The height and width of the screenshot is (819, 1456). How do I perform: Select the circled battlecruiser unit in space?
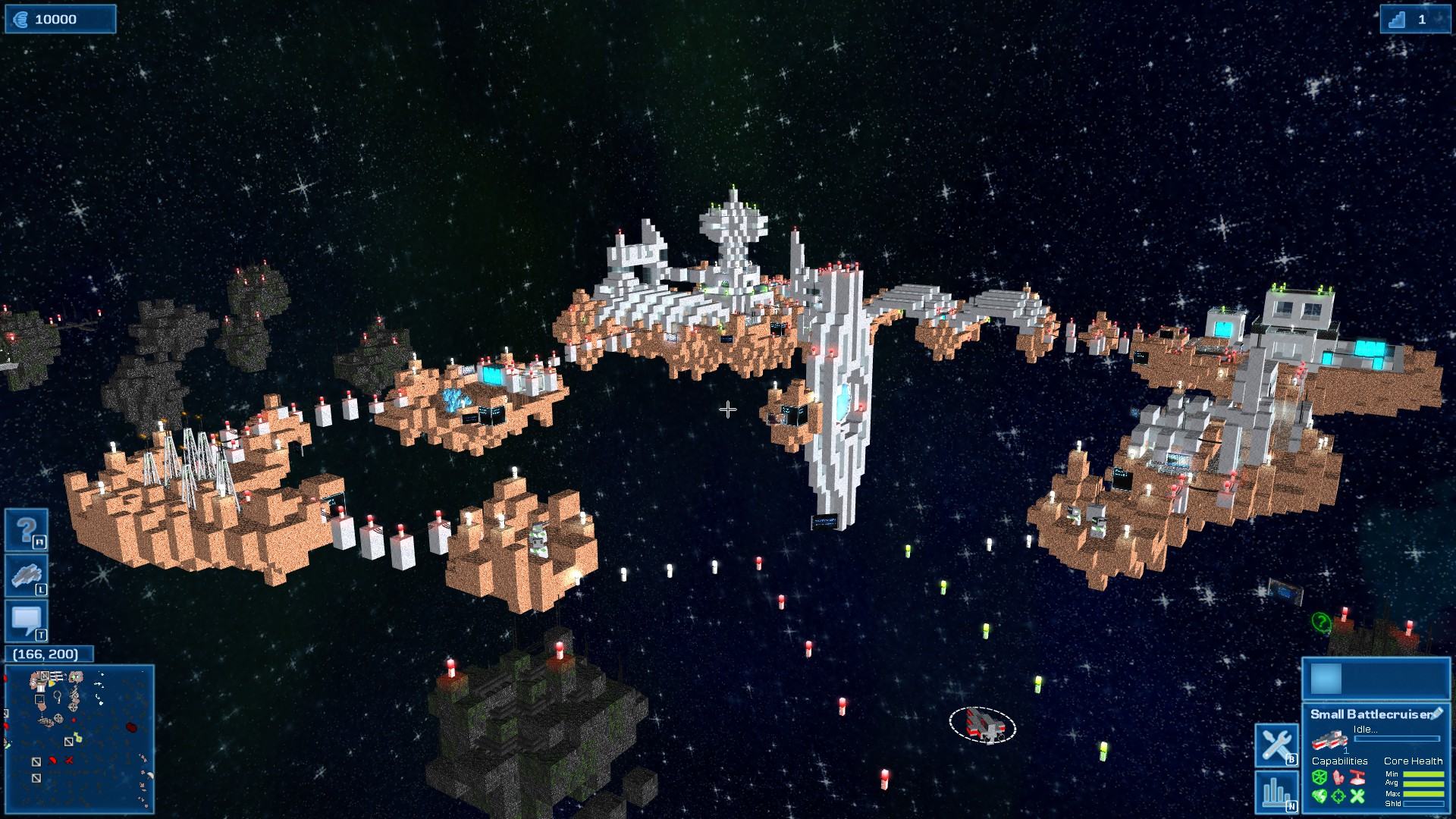click(982, 725)
